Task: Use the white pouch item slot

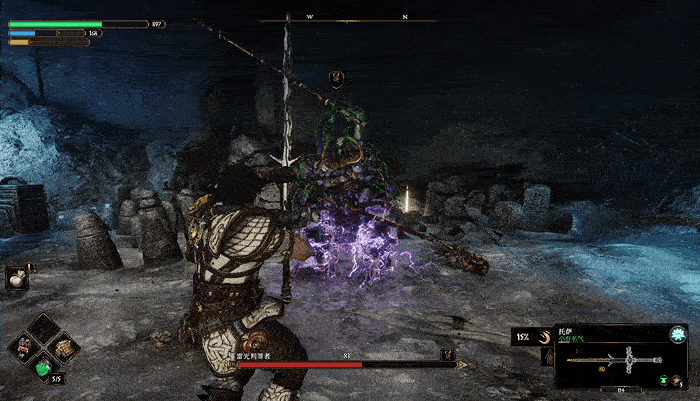Action: pos(16,279)
